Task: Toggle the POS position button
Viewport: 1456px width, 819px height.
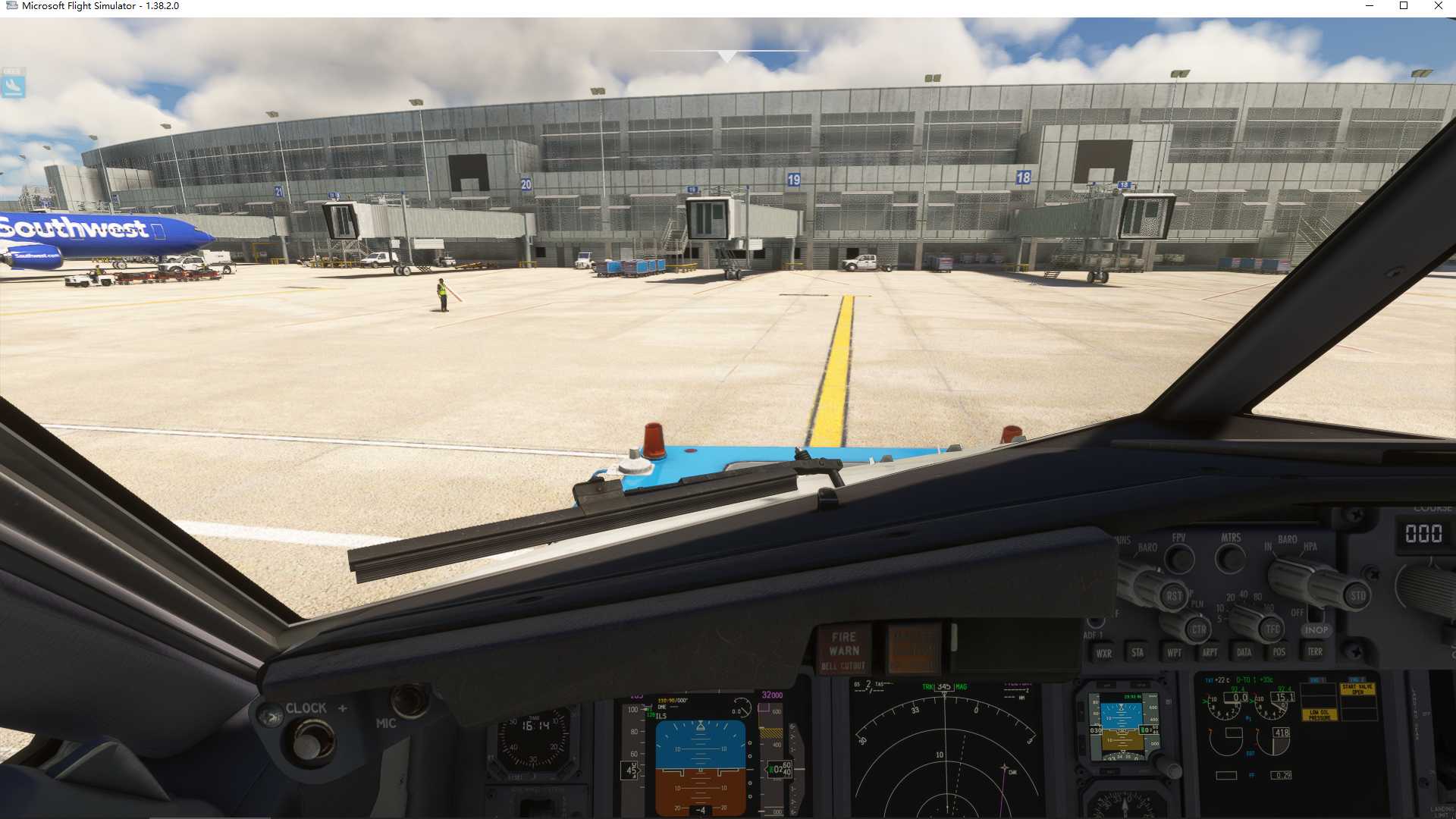Action: click(x=1279, y=652)
